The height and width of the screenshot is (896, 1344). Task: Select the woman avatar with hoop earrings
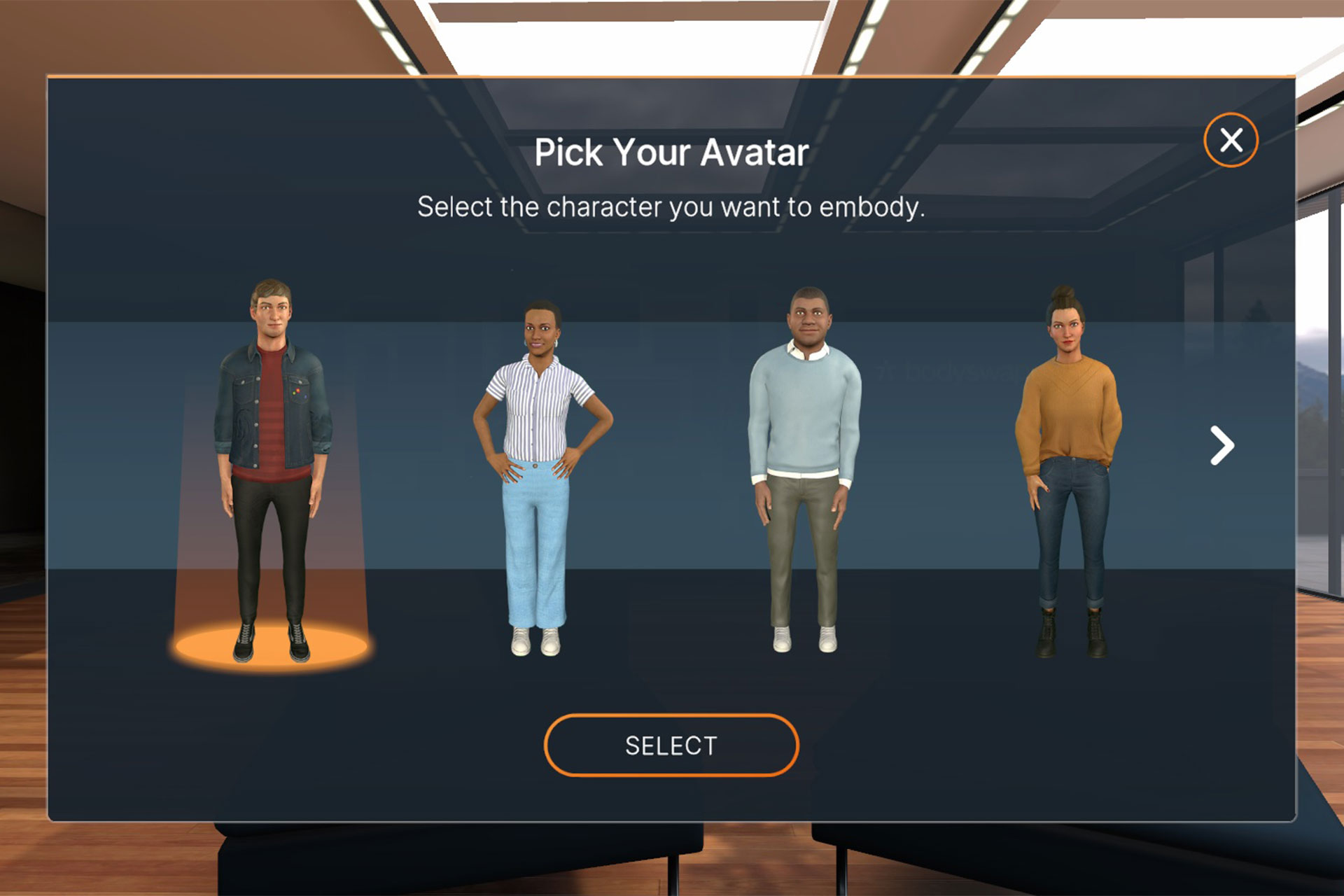coord(539,455)
